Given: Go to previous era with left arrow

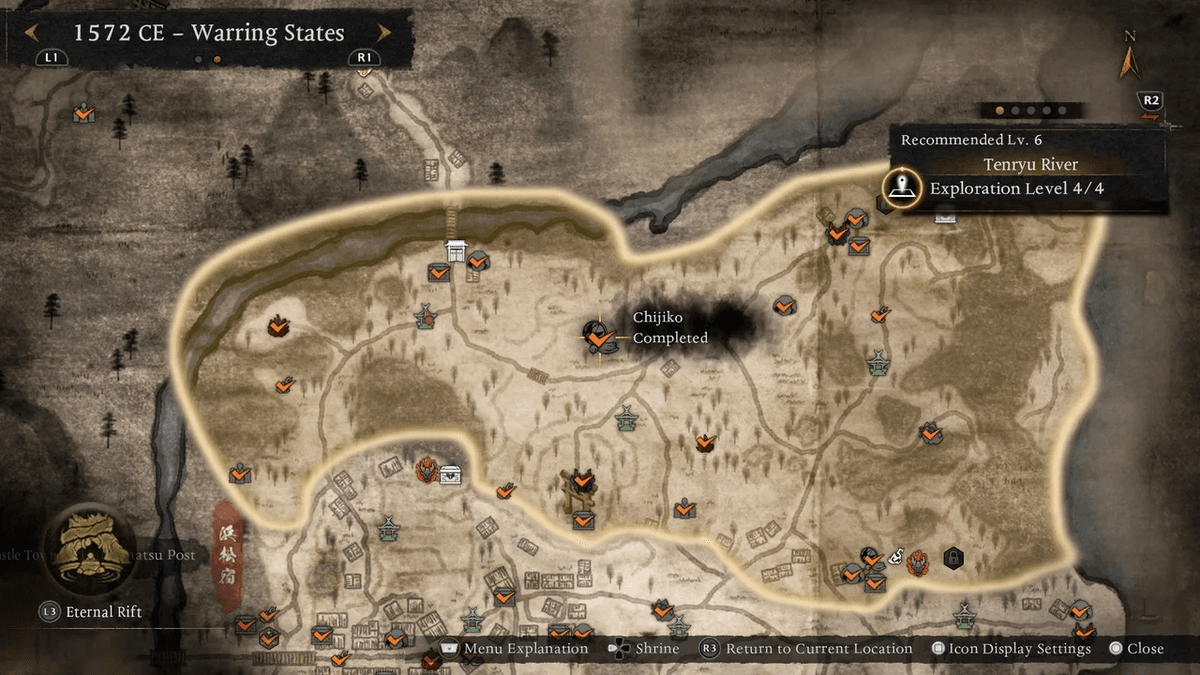Looking at the screenshot, I should click(32, 32).
